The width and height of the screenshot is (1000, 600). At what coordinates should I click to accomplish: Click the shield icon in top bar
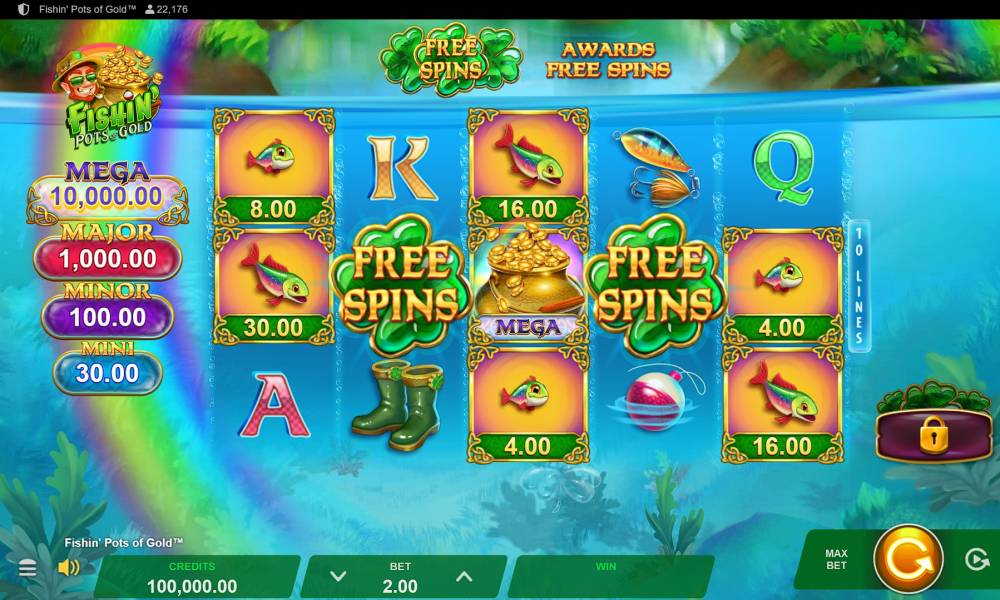click(24, 9)
